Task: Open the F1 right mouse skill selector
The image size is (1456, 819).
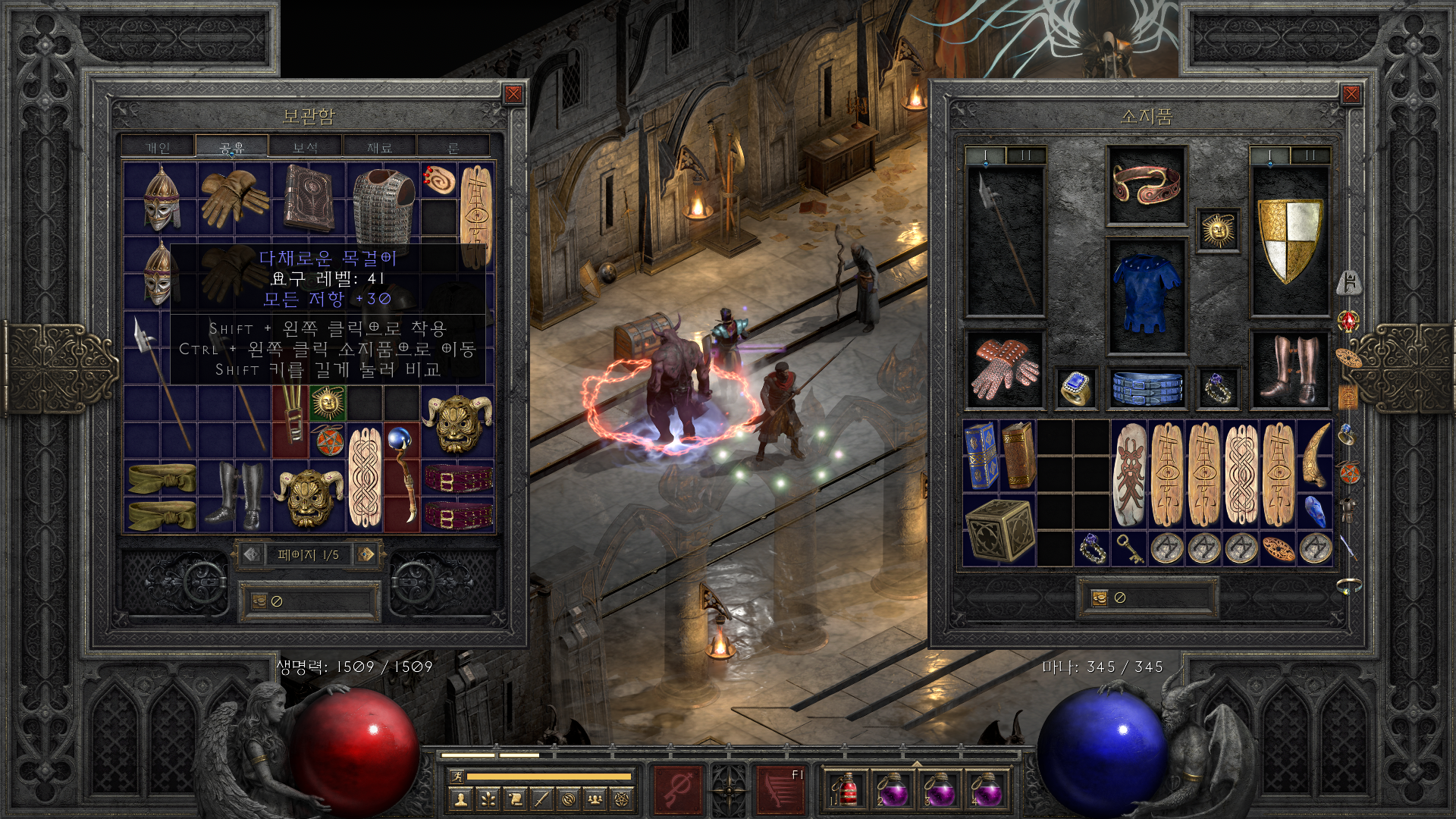Action: pos(780,789)
